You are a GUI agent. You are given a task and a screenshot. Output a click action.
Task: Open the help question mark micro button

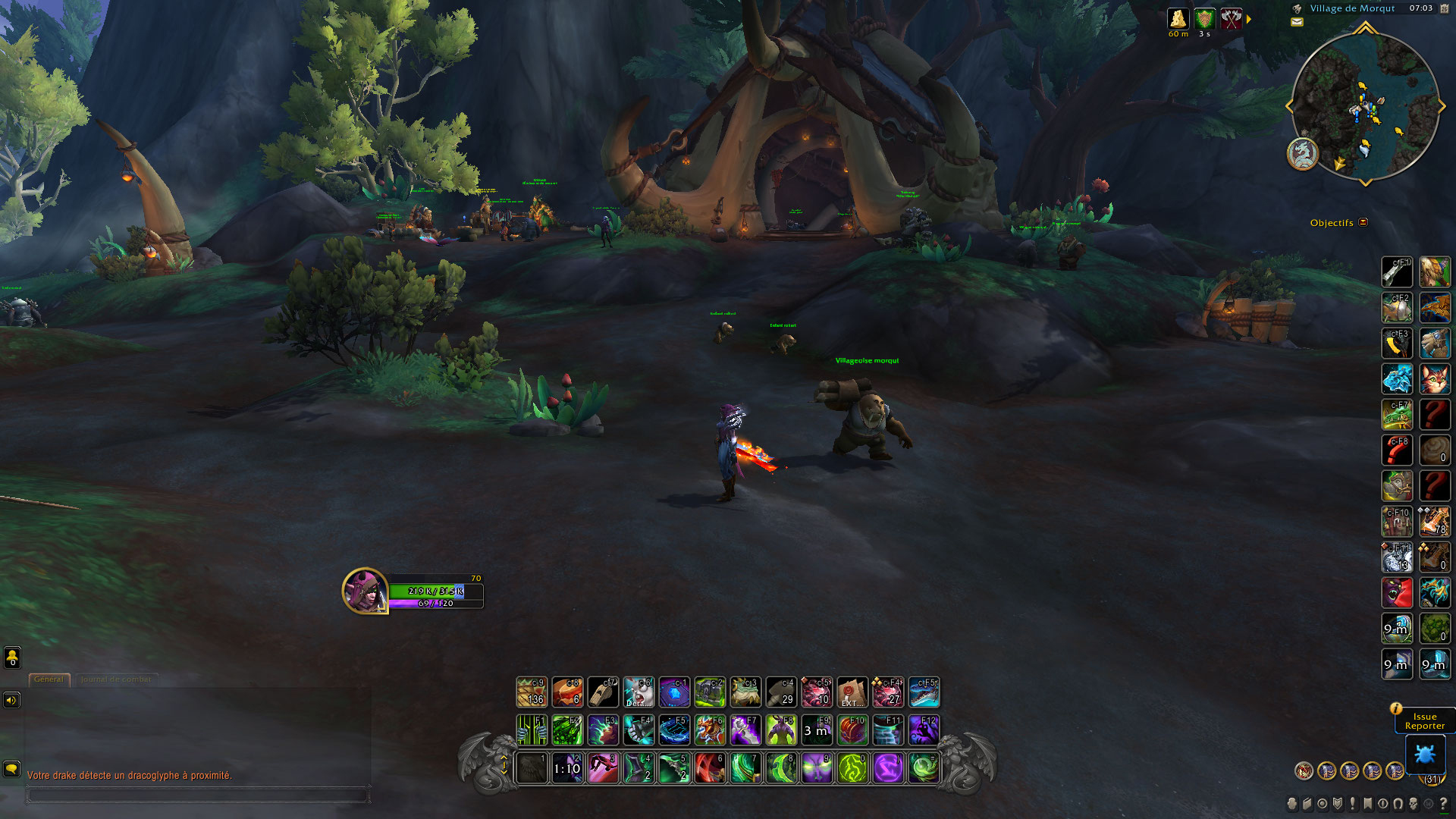pyautogui.click(x=1443, y=803)
